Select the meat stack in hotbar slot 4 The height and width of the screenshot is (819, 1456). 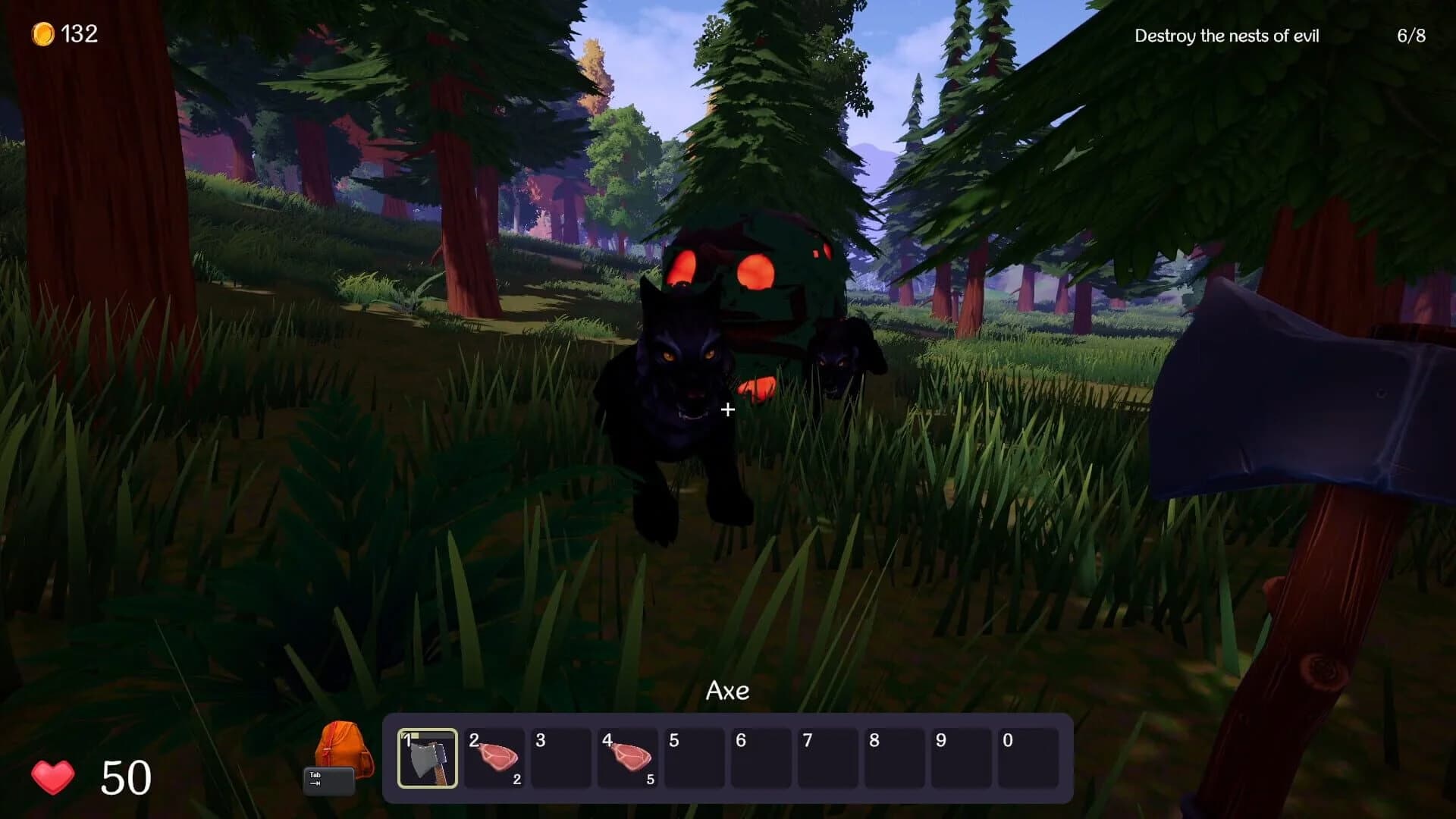point(627,758)
